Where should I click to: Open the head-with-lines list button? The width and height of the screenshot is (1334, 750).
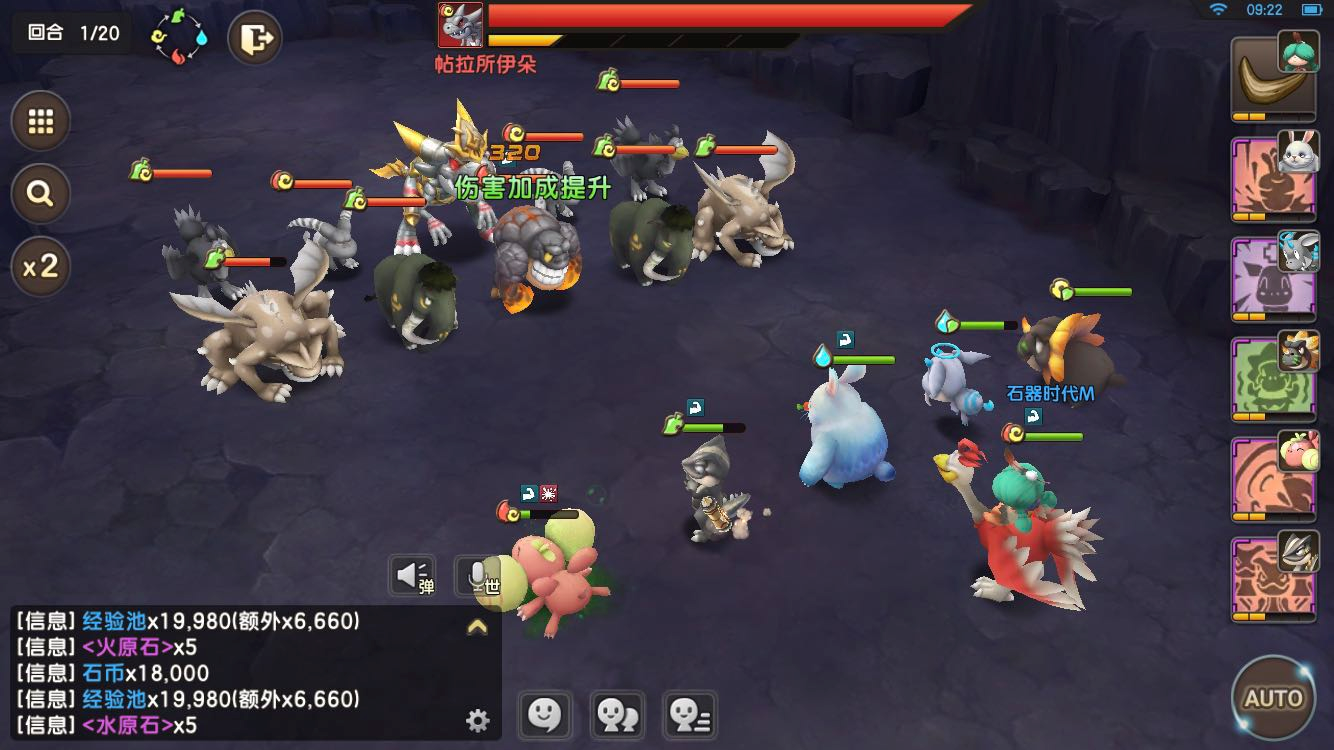pos(688,715)
